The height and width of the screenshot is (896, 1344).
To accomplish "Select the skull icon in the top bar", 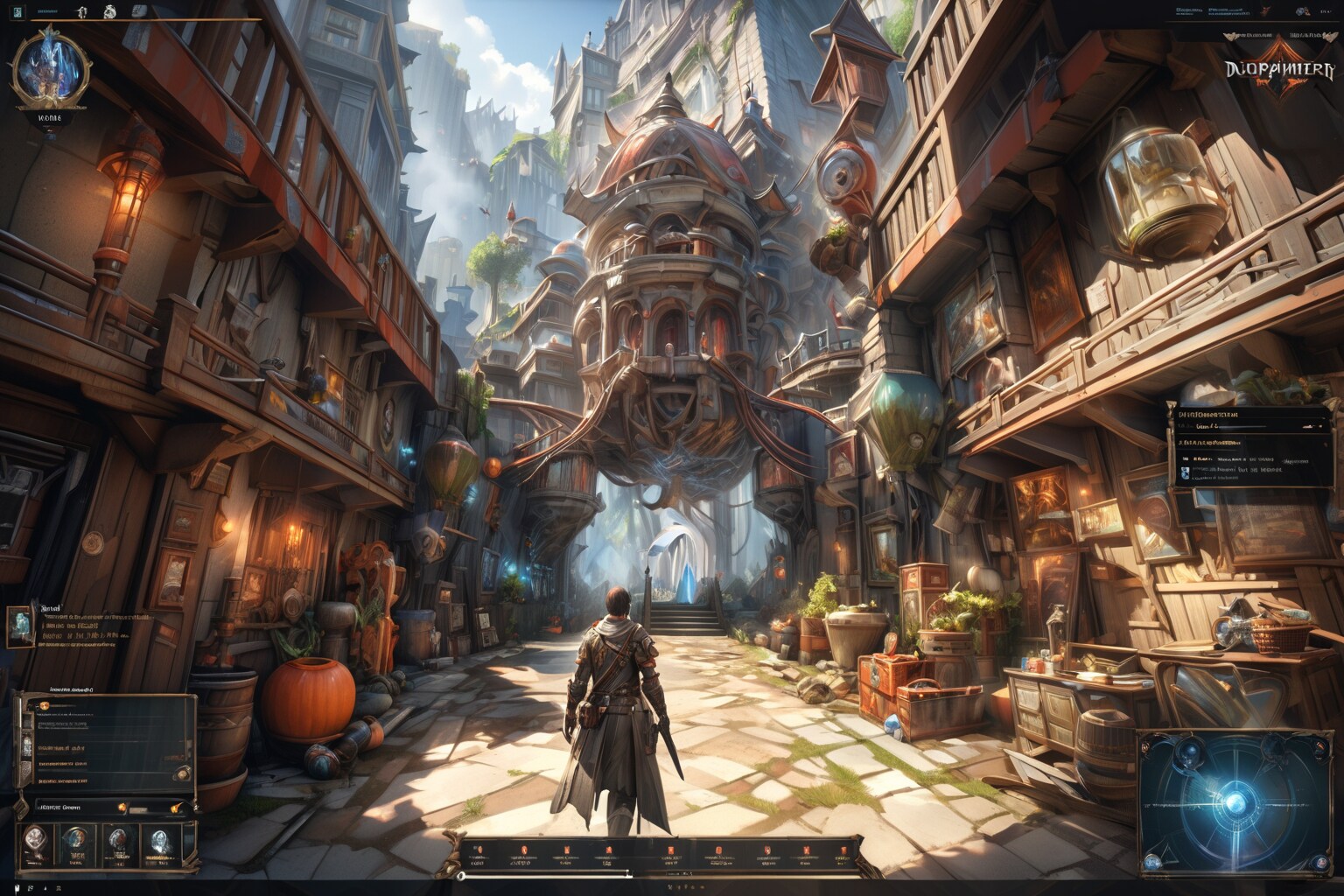I will pyautogui.click(x=108, y=11).
